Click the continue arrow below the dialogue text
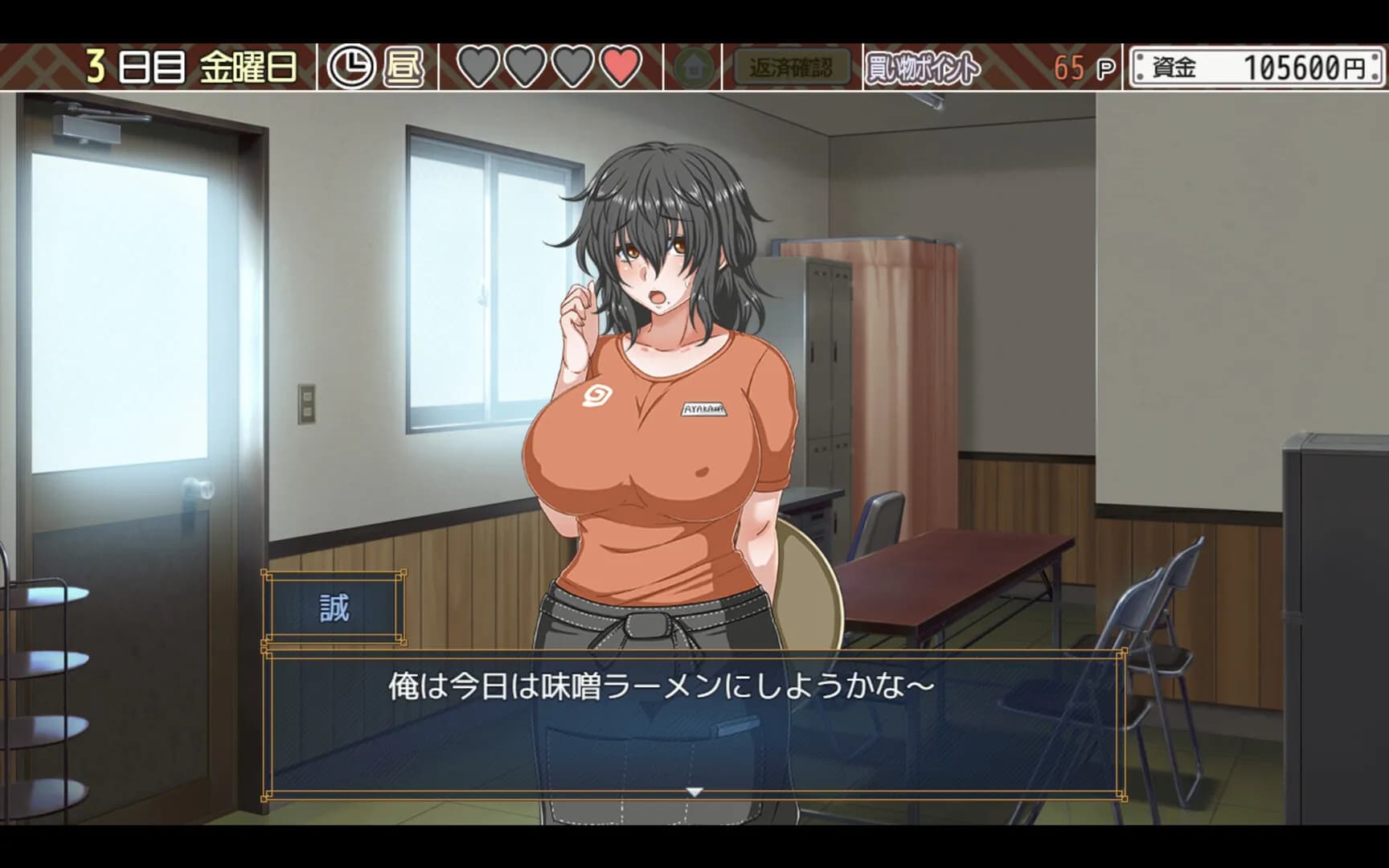1389x868 pixels. (694, 790)
